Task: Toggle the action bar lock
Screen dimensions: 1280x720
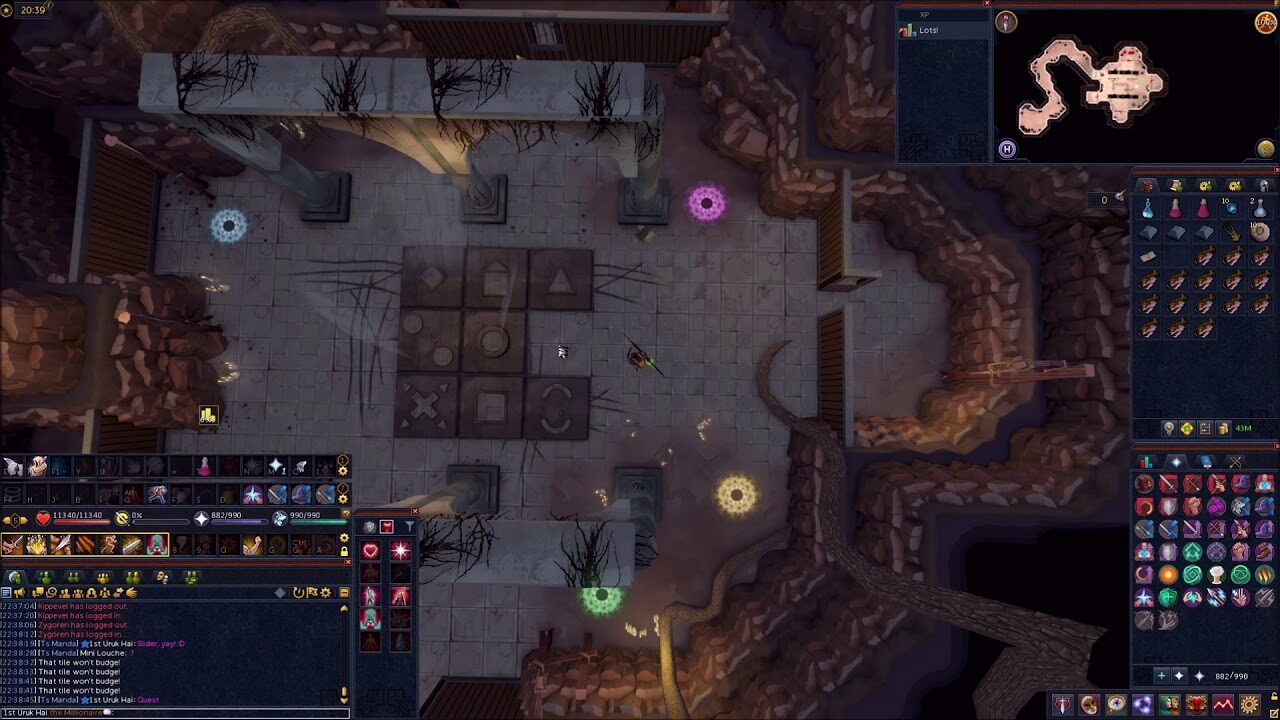Action: [344, 551]
